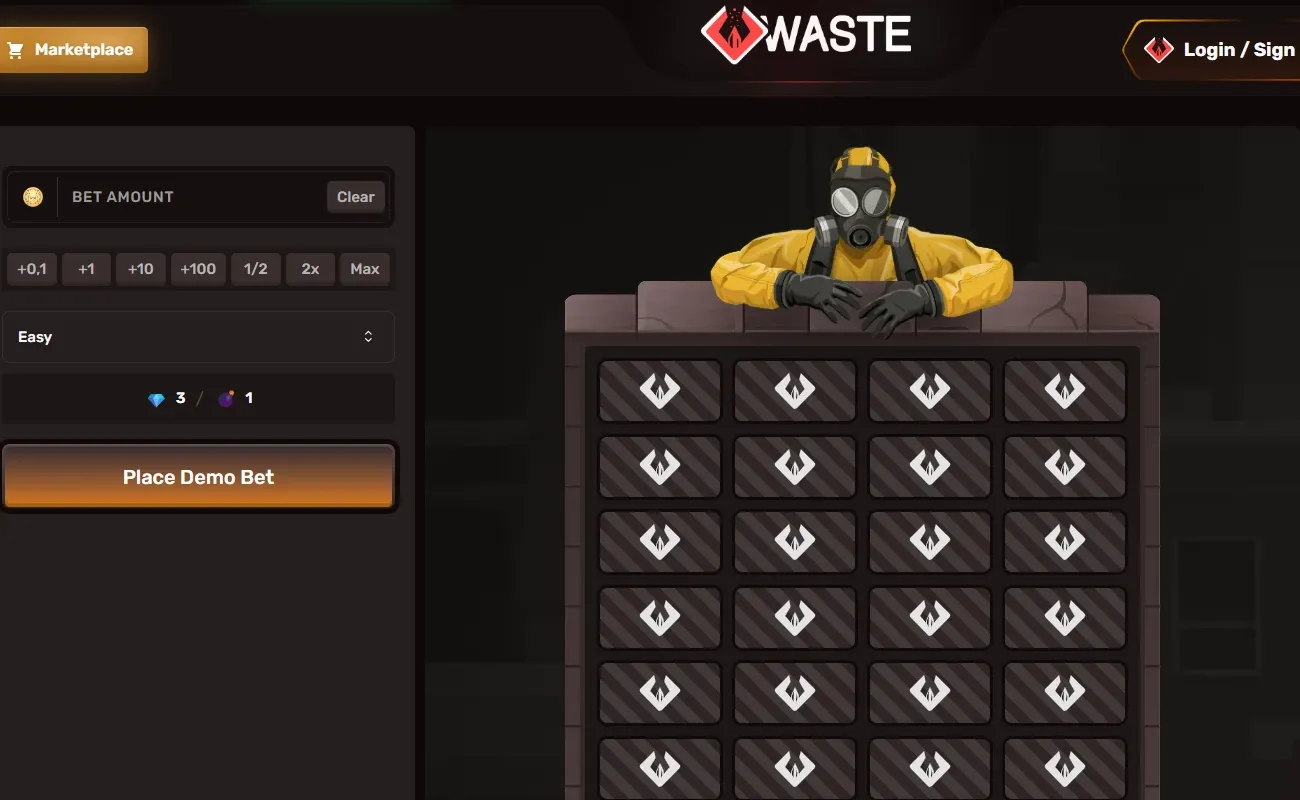
Task: Click the WASTE logo at the top
Action: point(806,33)
